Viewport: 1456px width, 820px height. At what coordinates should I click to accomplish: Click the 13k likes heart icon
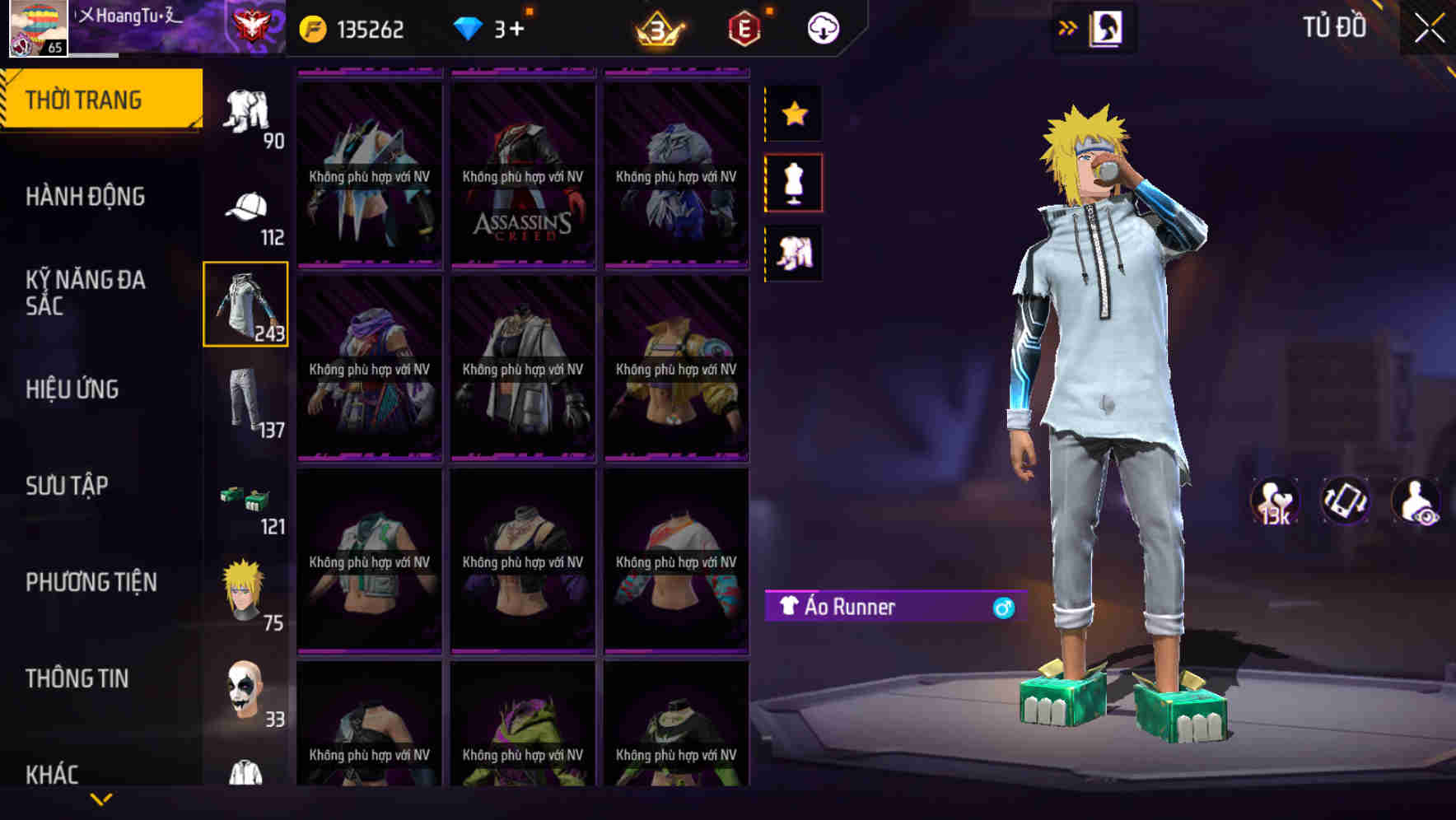tap(1275, 501)
